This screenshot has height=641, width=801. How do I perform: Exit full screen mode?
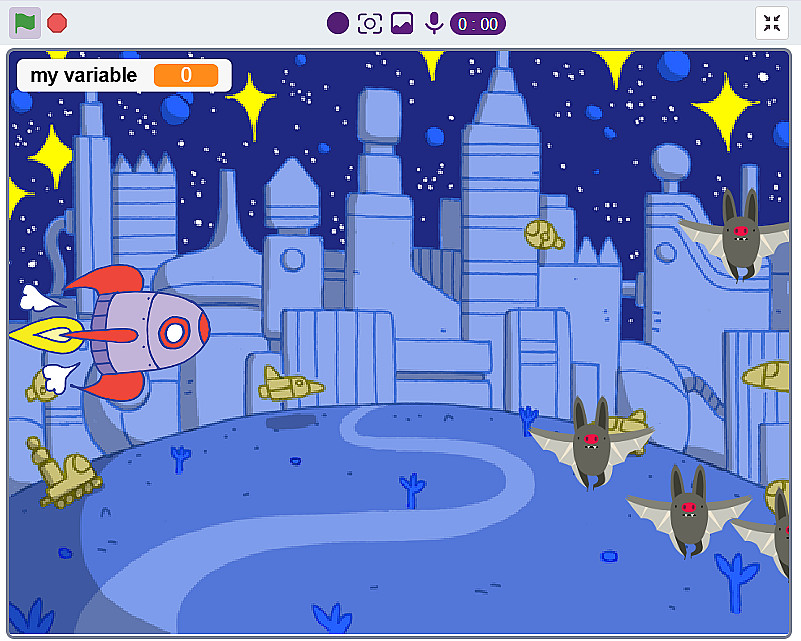click(x=771, y=23)
